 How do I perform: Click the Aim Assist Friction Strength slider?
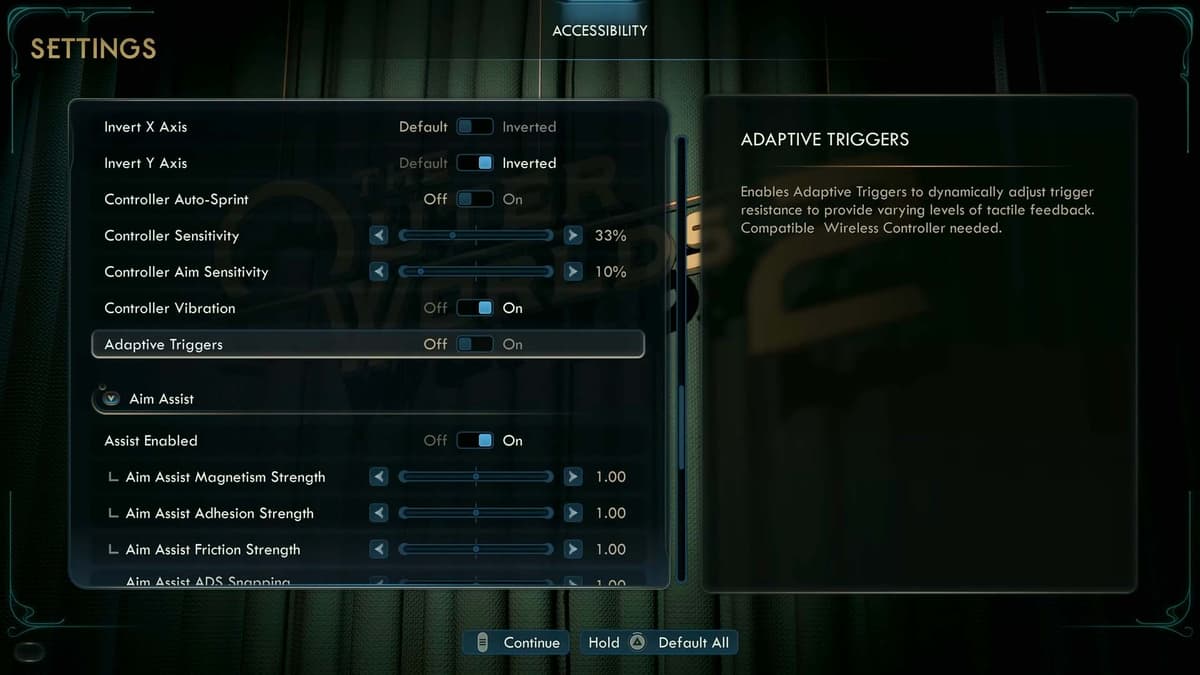476,549
